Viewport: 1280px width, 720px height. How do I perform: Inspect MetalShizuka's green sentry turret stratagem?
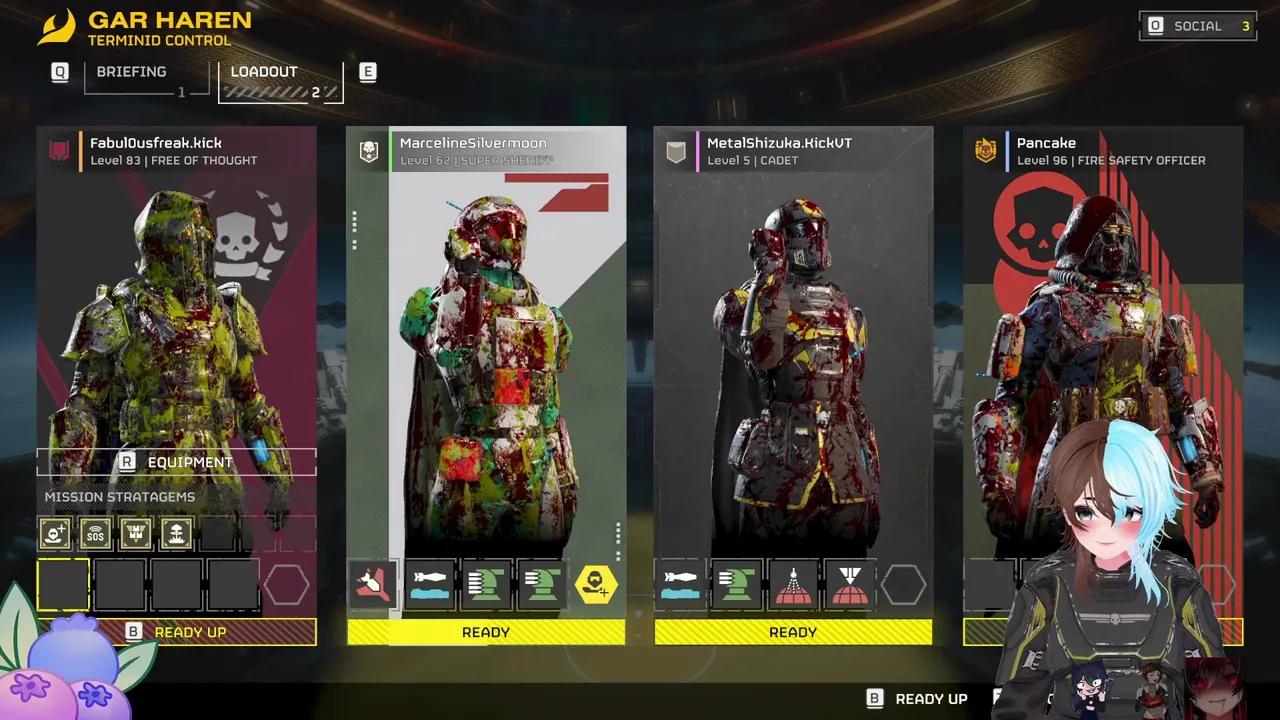[737, 585]
